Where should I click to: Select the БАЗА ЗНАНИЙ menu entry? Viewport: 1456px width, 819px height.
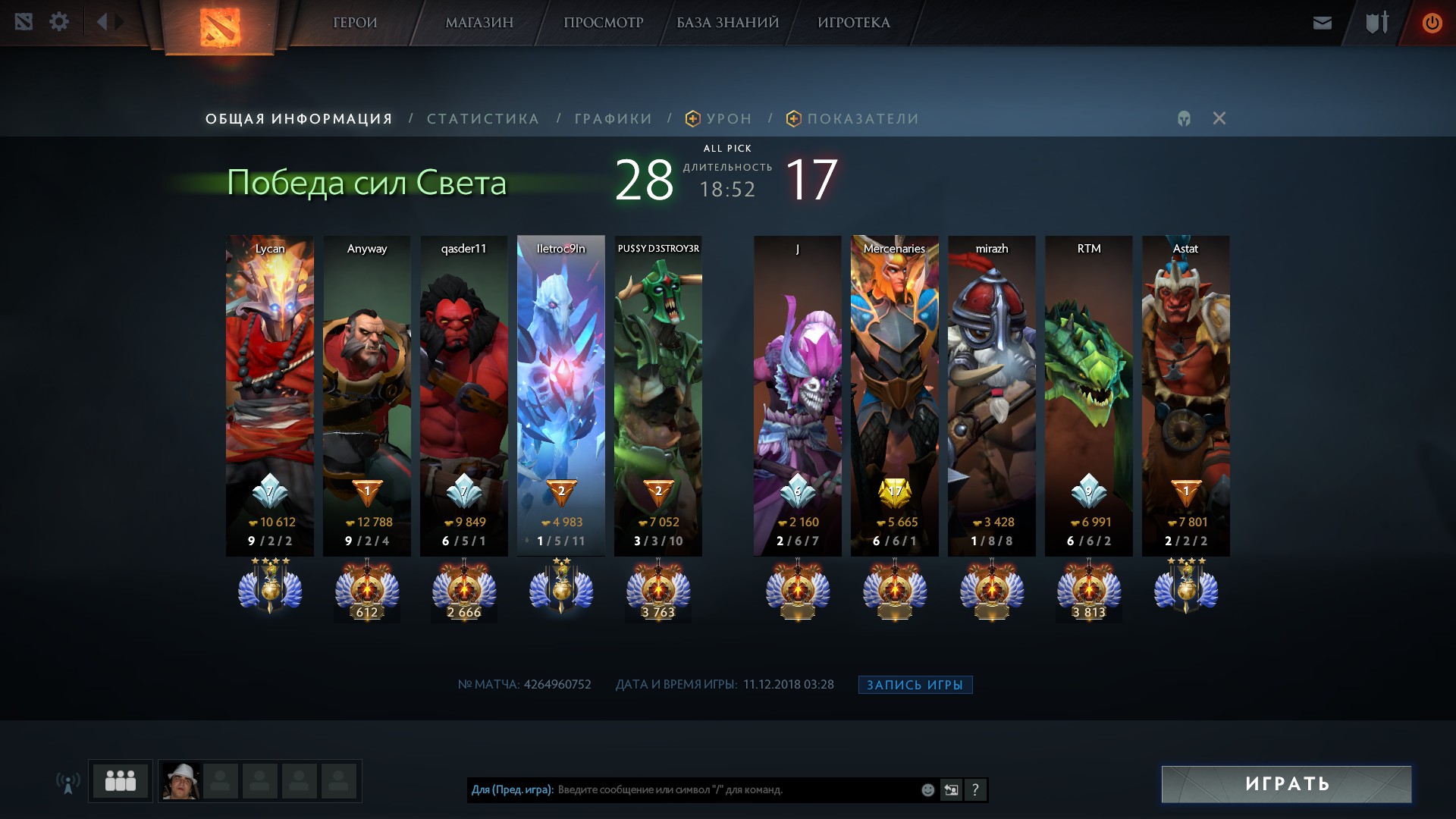coord(727,23)
